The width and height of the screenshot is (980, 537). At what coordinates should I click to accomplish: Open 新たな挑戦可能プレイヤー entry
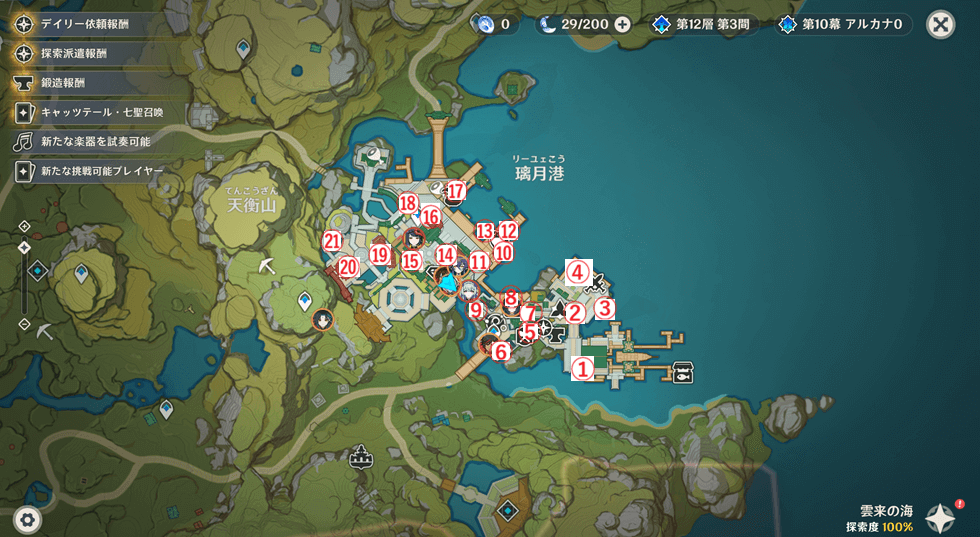point(100,172)
